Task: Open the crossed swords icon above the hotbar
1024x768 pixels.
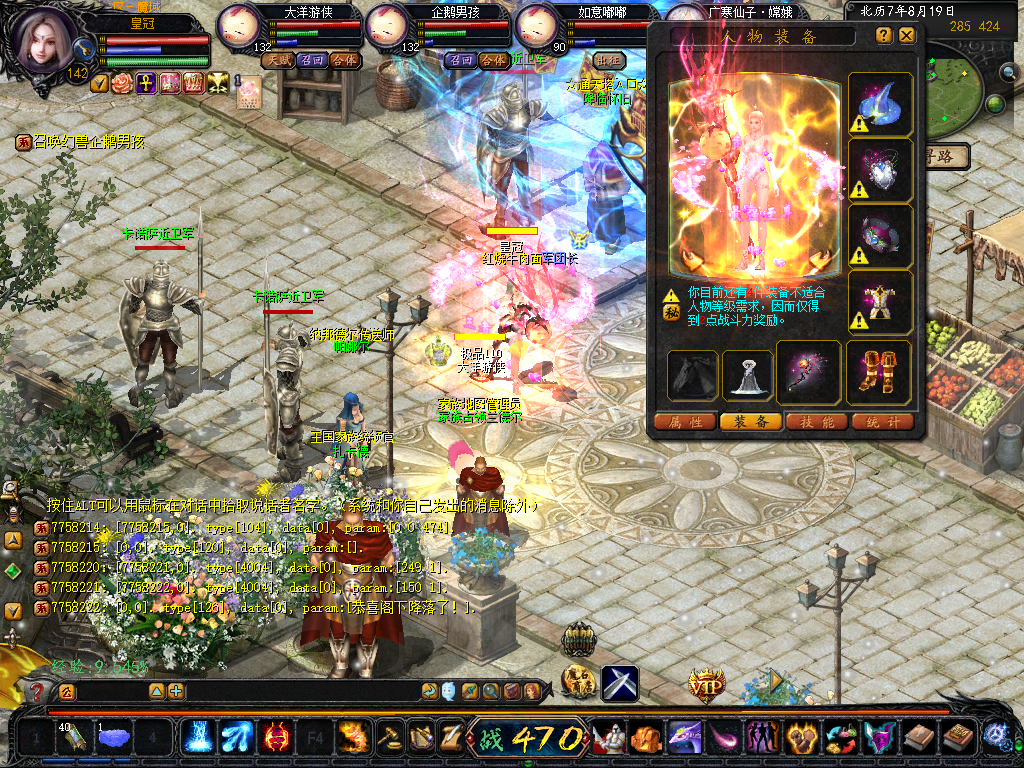Action: [x=620, y=683]
